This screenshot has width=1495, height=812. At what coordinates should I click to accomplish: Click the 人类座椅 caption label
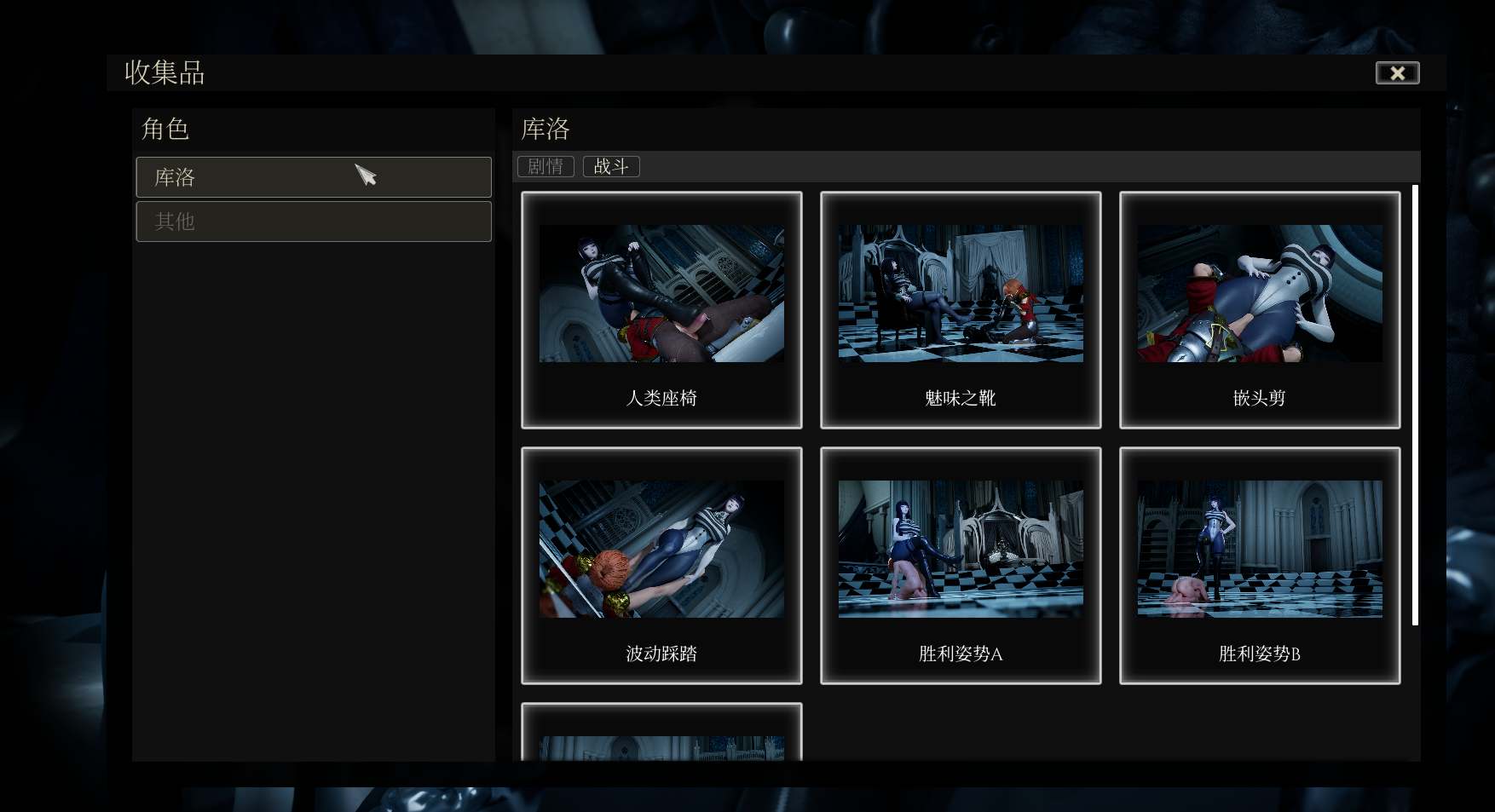tap(661, 398)
